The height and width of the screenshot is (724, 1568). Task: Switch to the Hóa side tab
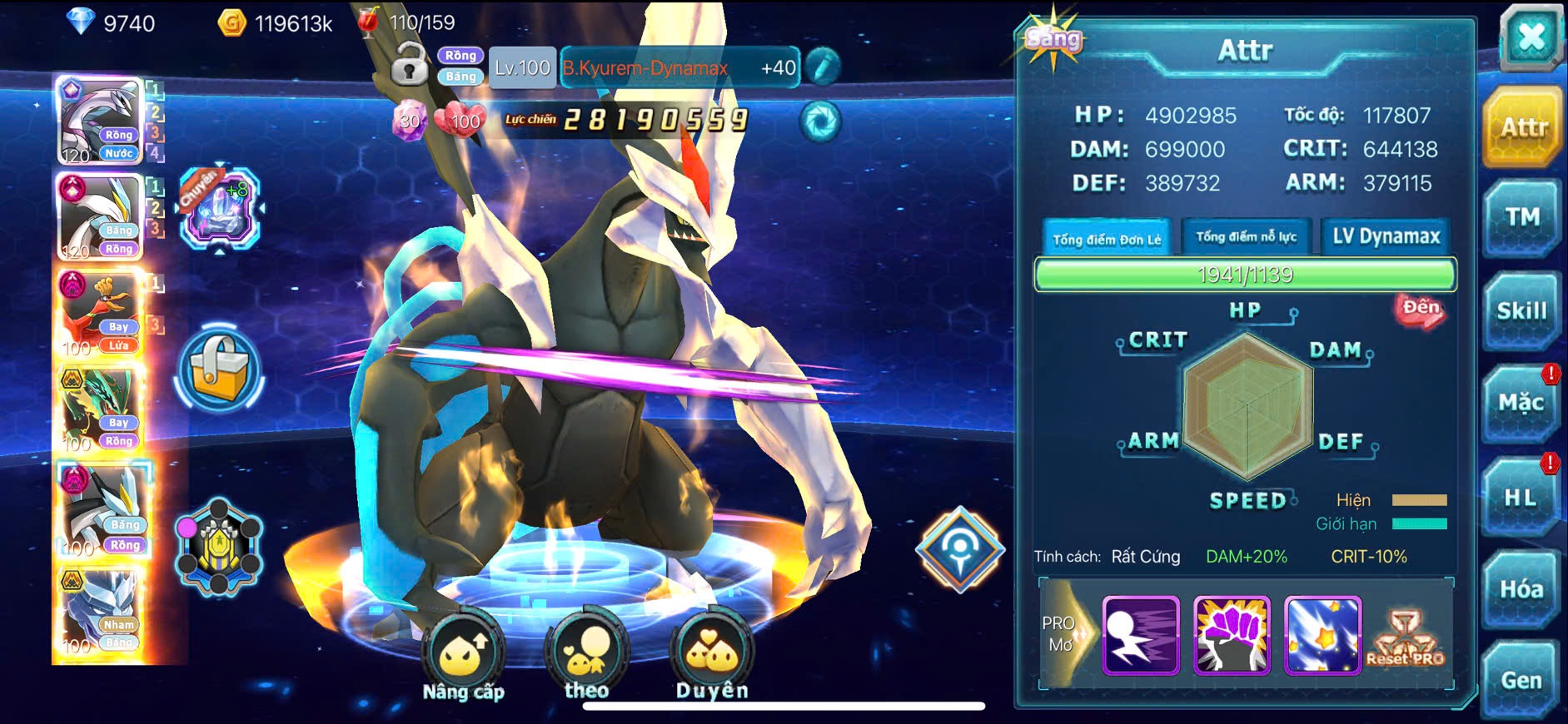[x=1521, y=589]
